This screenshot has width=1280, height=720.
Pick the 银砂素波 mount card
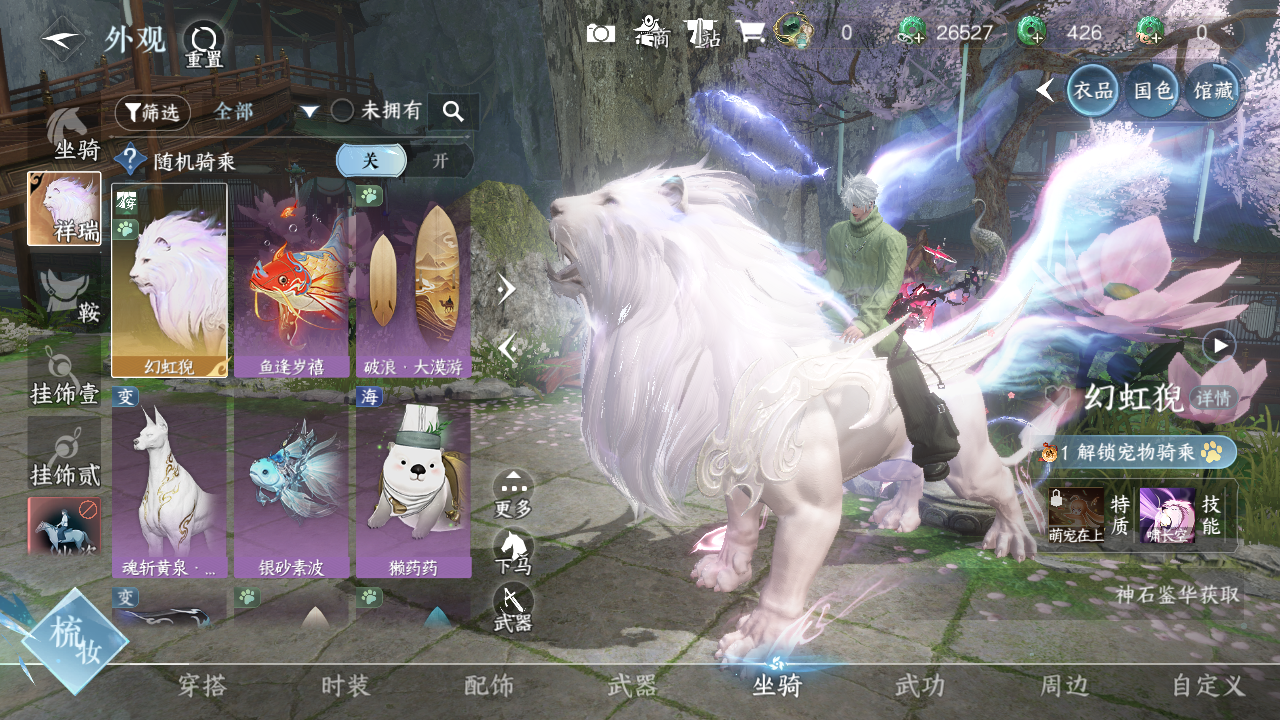pyautogui.click(x=291, y=490)
